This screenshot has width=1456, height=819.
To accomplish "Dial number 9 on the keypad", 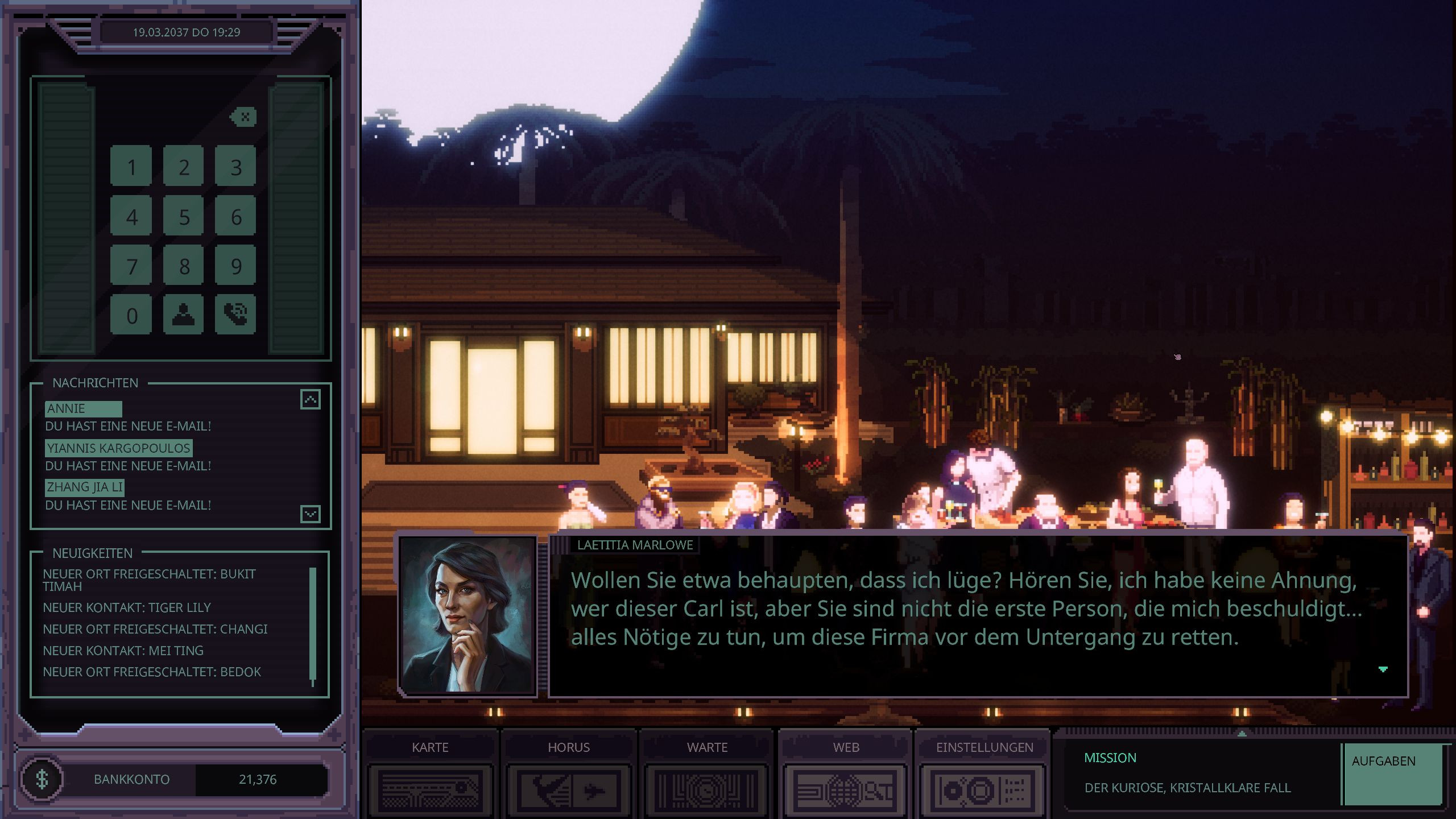I will click(x=235, y=266).
